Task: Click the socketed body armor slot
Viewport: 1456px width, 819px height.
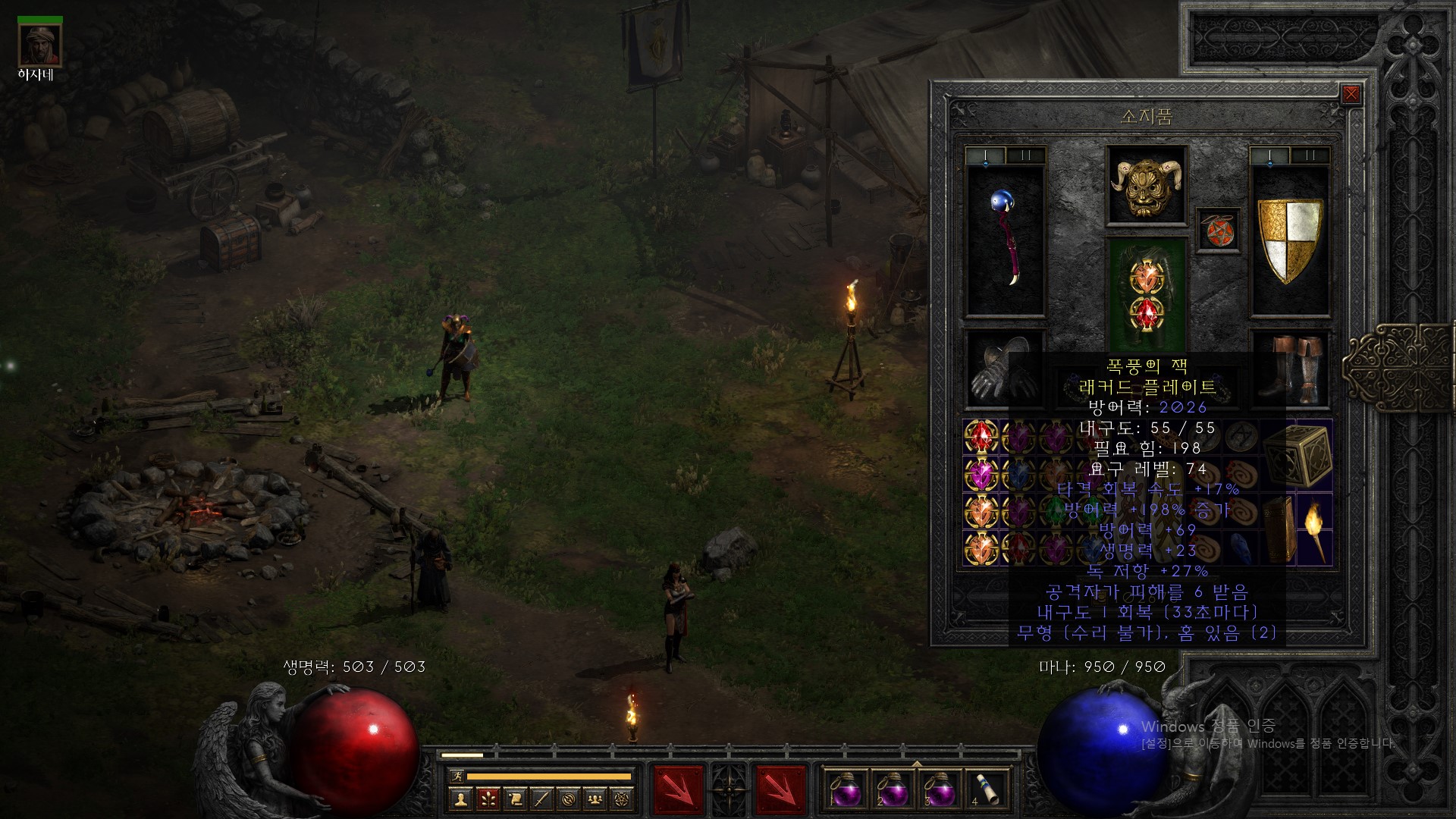Action: (1146, 292)
